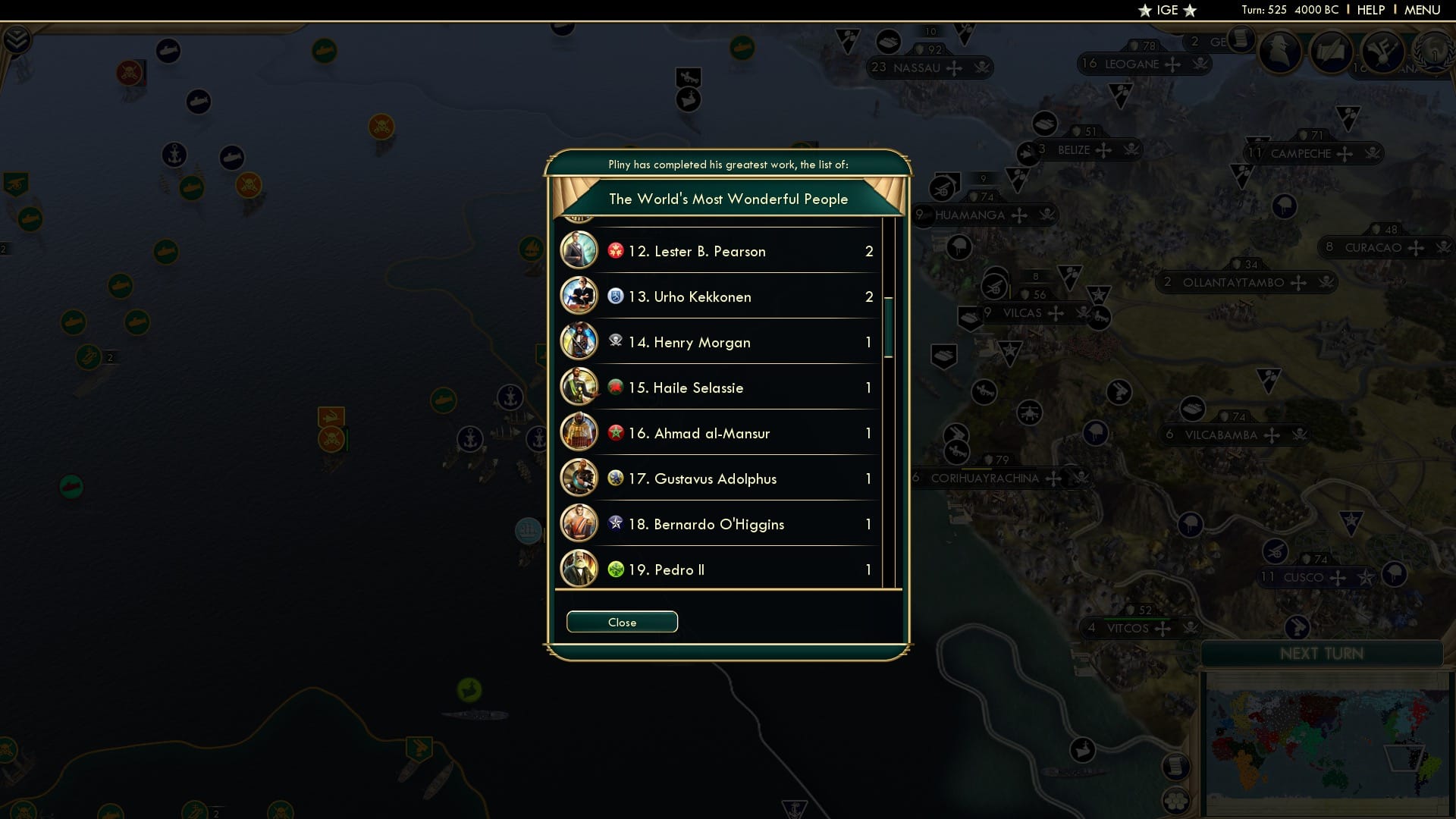
Task: Click Pedro II's Brazil civilization icon
Action: (x=614, y=570)
